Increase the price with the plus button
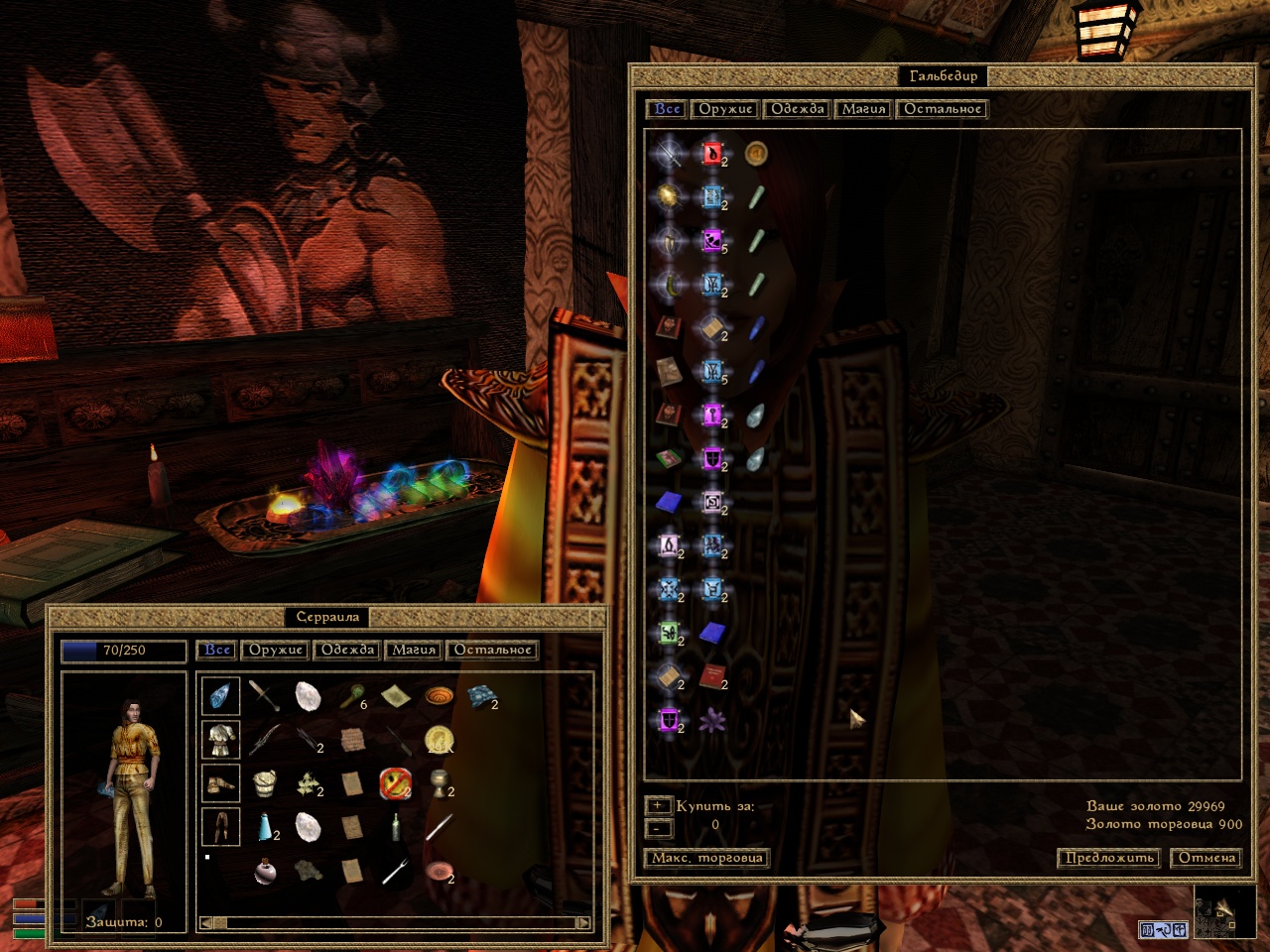Screen dimensions: 1270x952 tap(658, 806)
